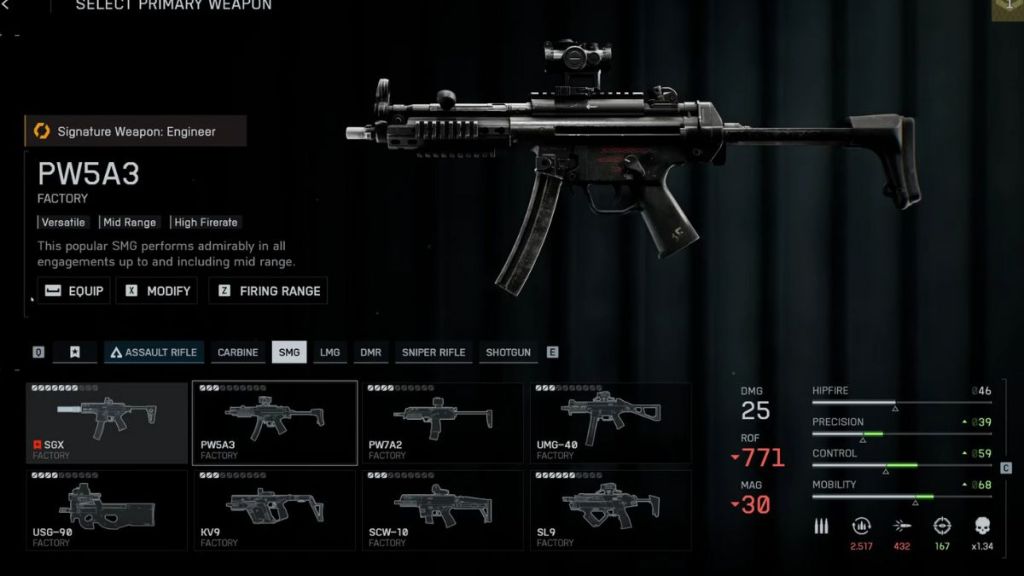Show the Carbine weapon category

point(238,352)
